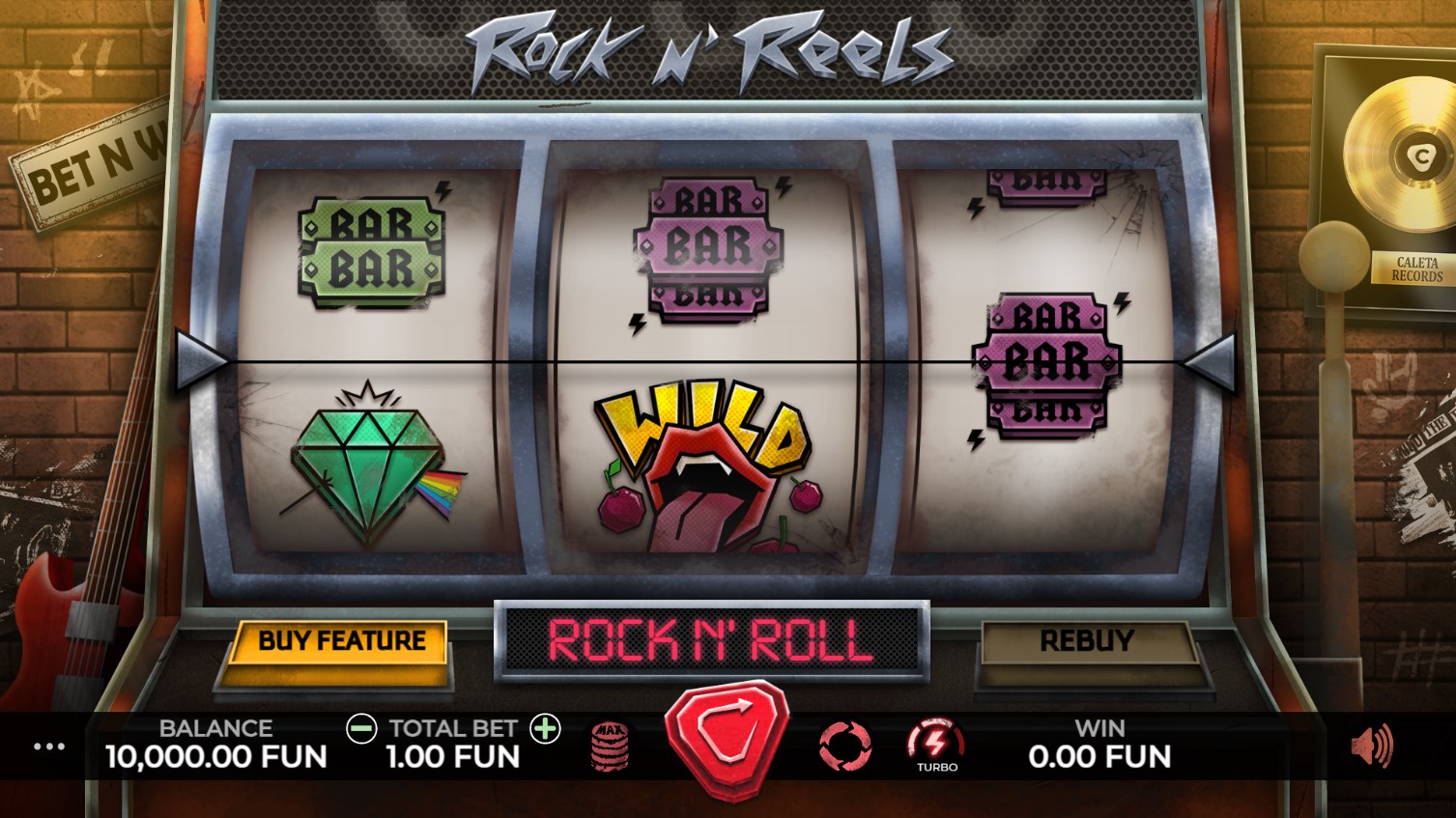
Task: Click the Rebuy button
Action: pyautogui.click(x=1086, y=641)
